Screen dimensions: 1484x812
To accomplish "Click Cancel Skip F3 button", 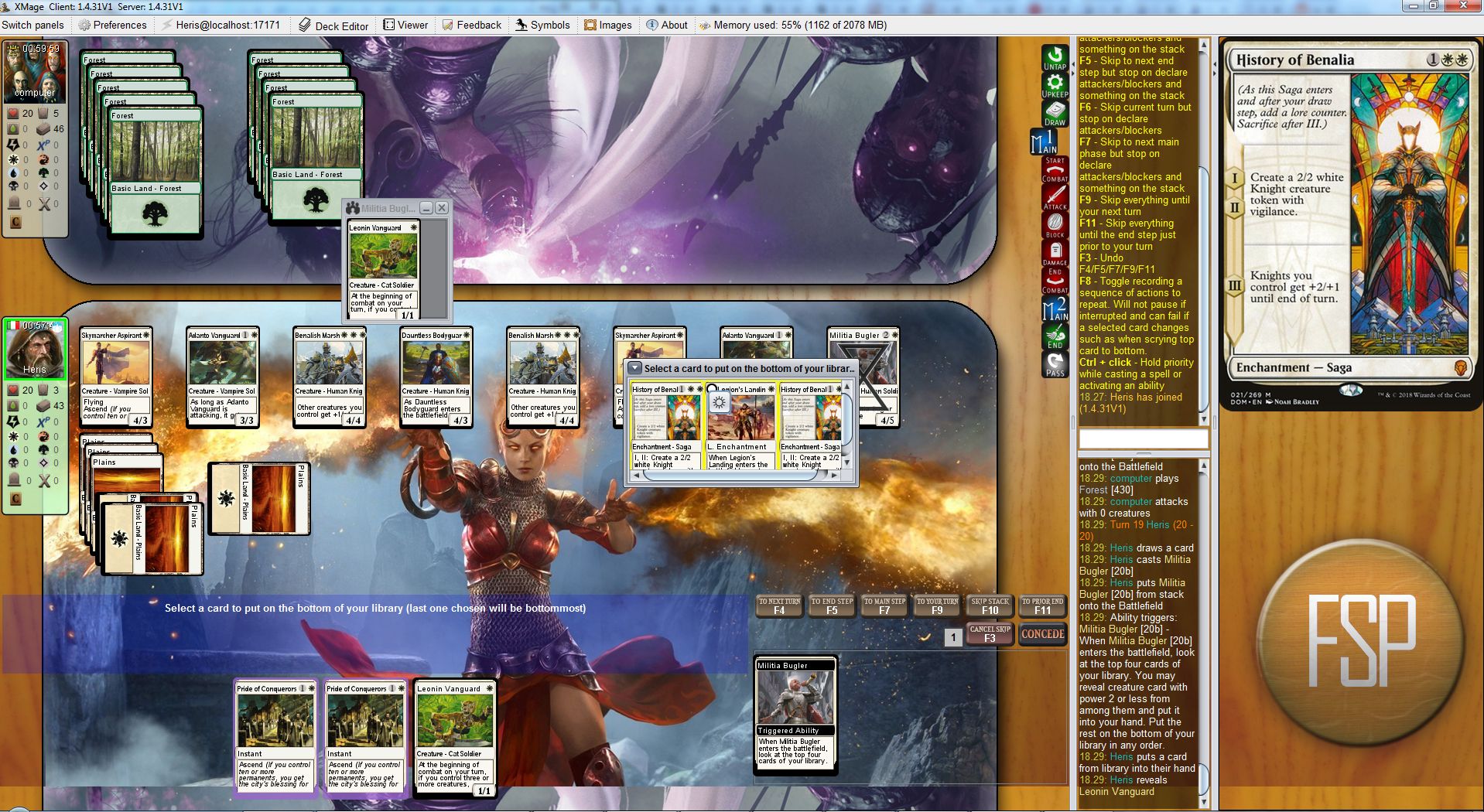I will 990,634.
